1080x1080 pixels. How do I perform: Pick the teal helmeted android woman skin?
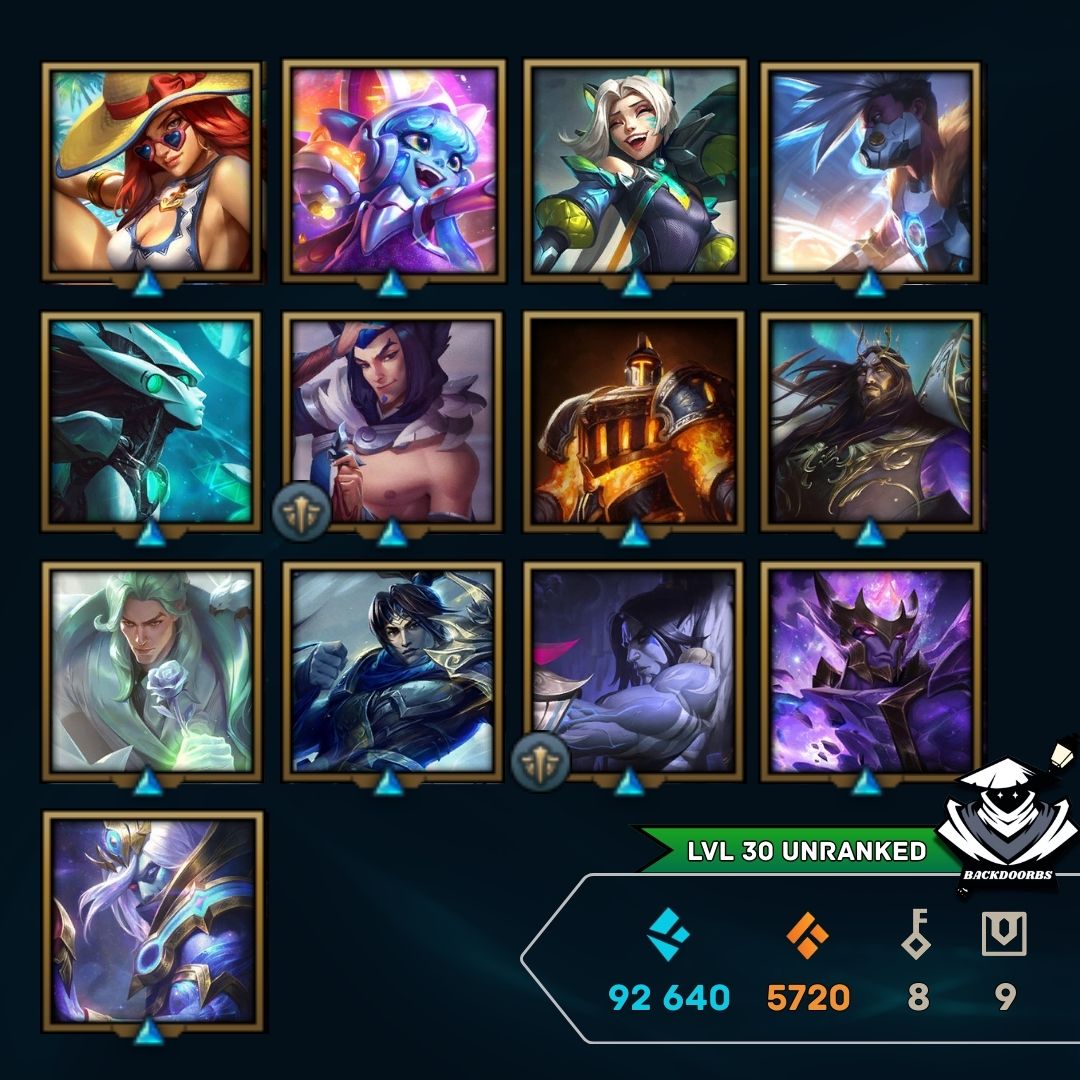(x=151, y=422)
